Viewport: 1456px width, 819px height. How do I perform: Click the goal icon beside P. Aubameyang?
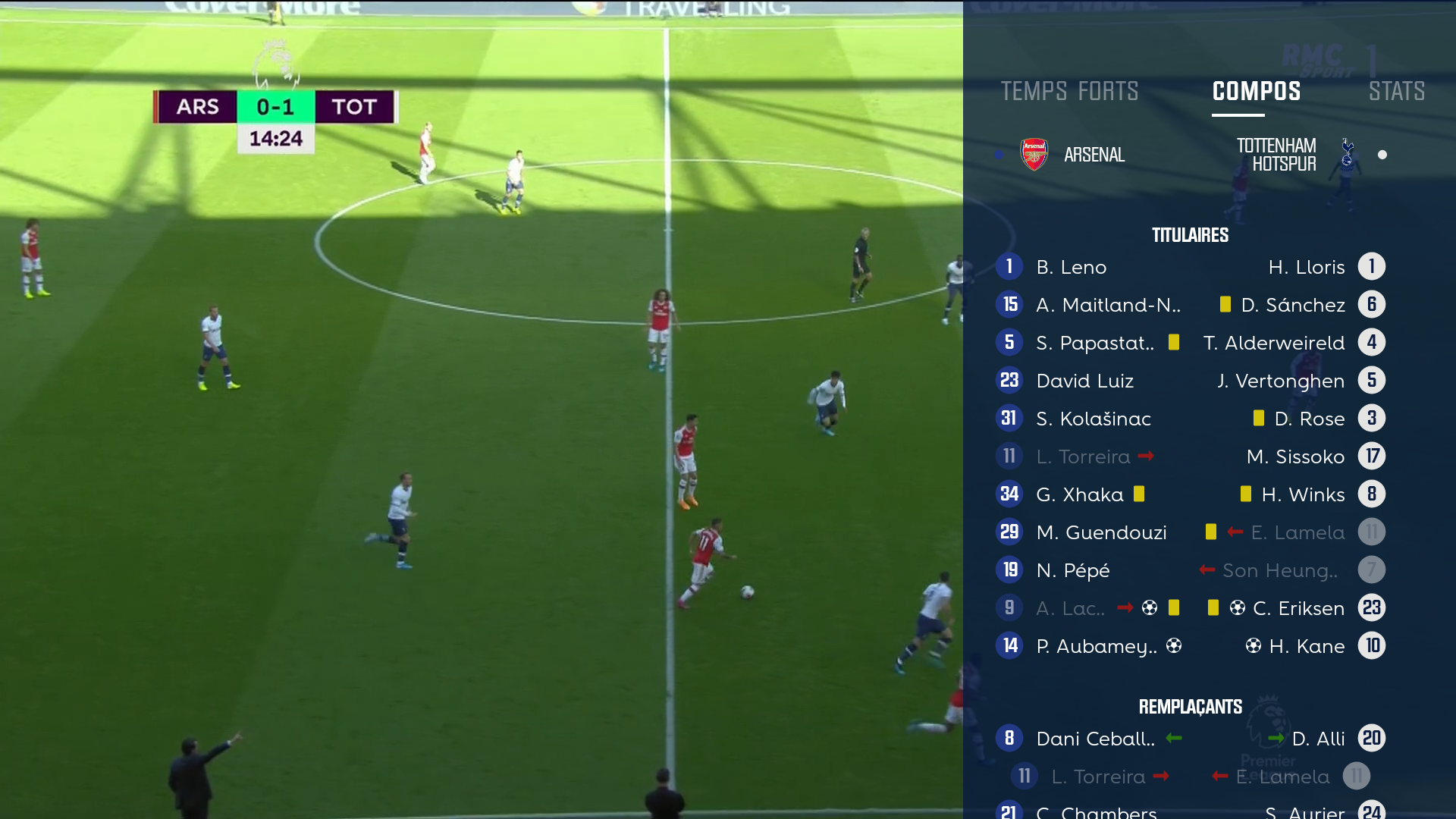pyautogui.click(x=1175, y=645)
